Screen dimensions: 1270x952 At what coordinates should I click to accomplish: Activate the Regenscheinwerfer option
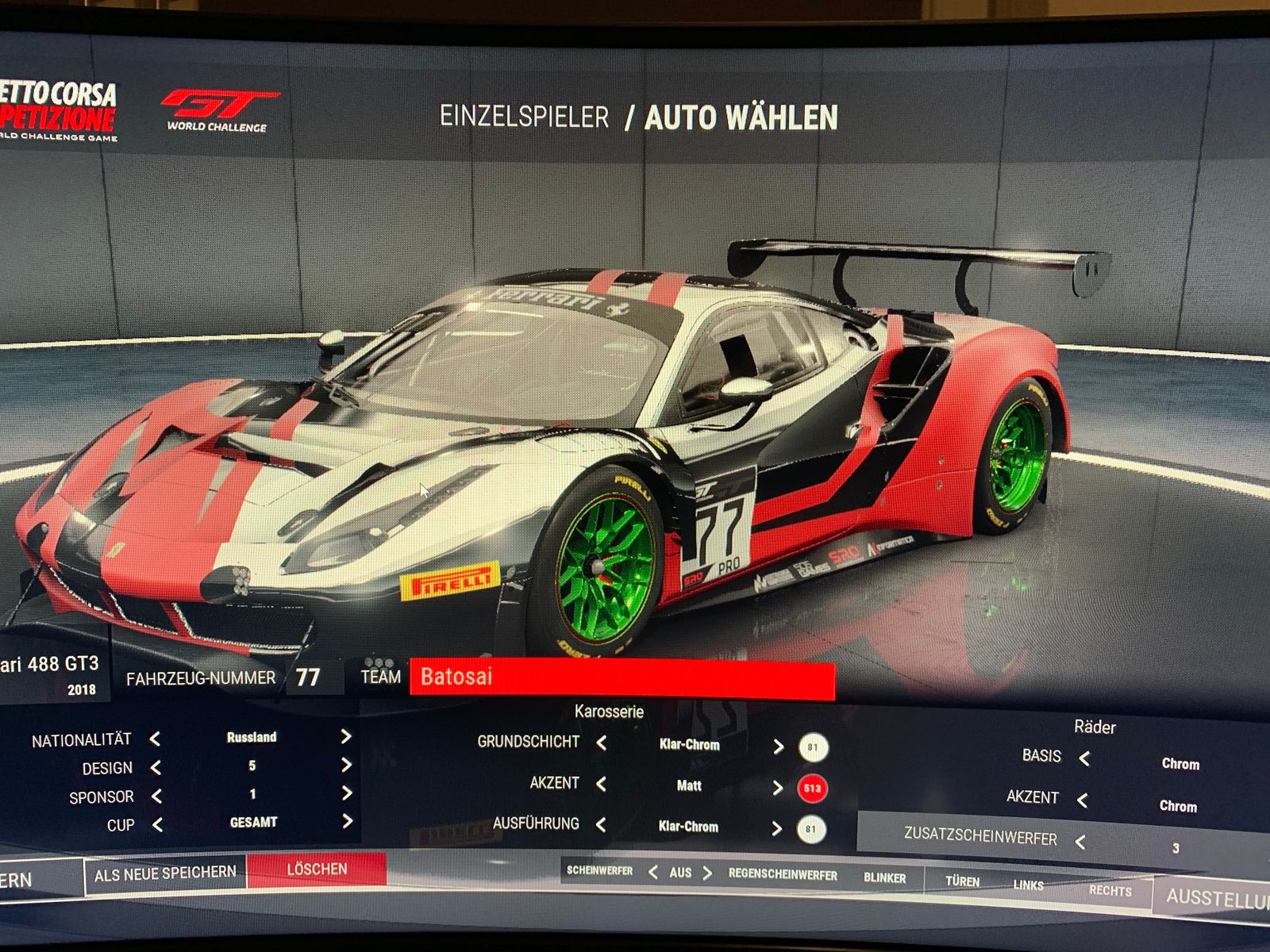pyautogui.click(x=783, y=874)
